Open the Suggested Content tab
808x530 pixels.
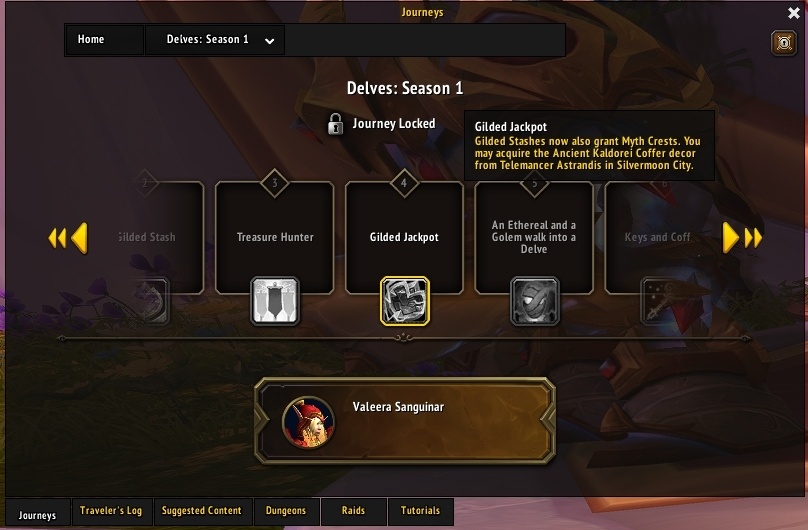202,511
